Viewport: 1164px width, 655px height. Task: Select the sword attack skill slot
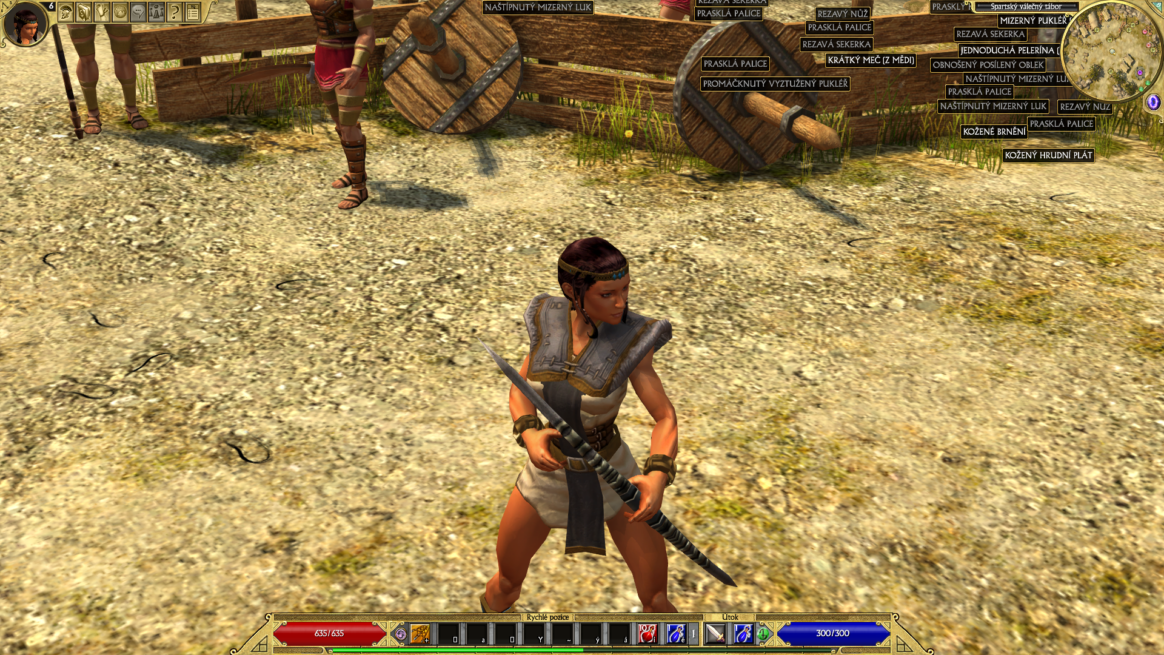click(x=715, y=634)
